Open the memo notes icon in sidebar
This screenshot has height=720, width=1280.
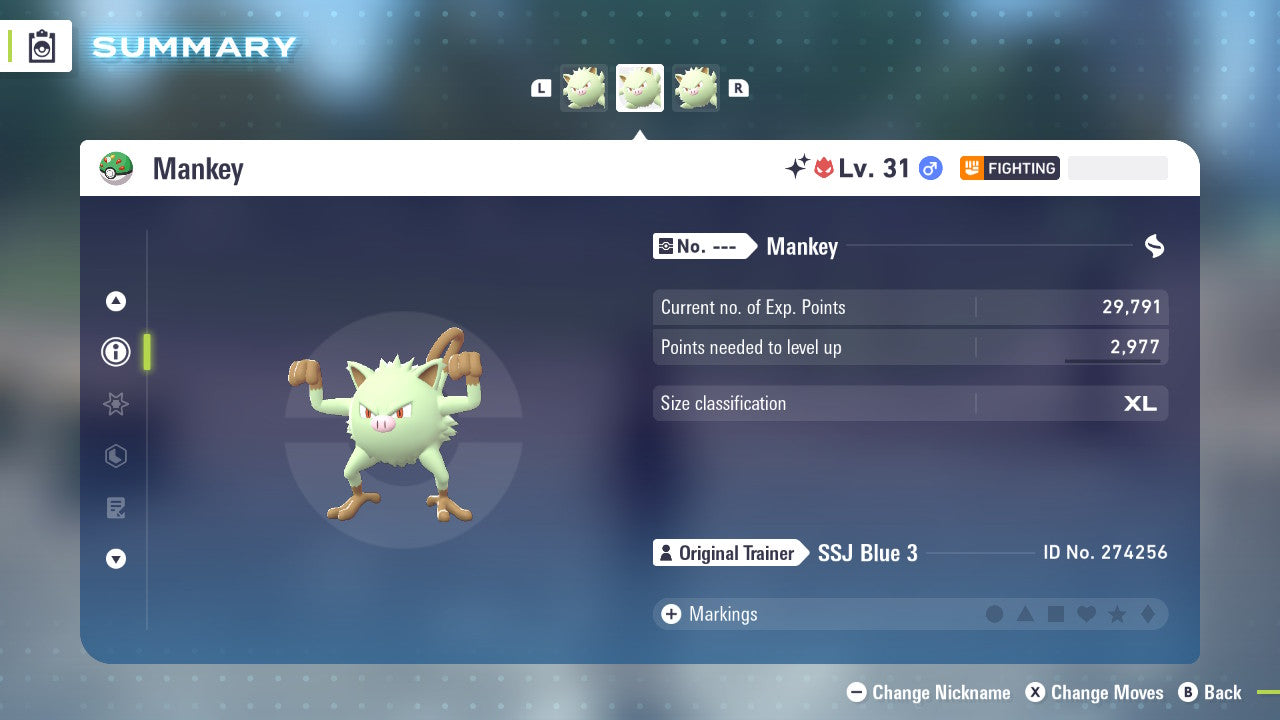tap(116, 508)
